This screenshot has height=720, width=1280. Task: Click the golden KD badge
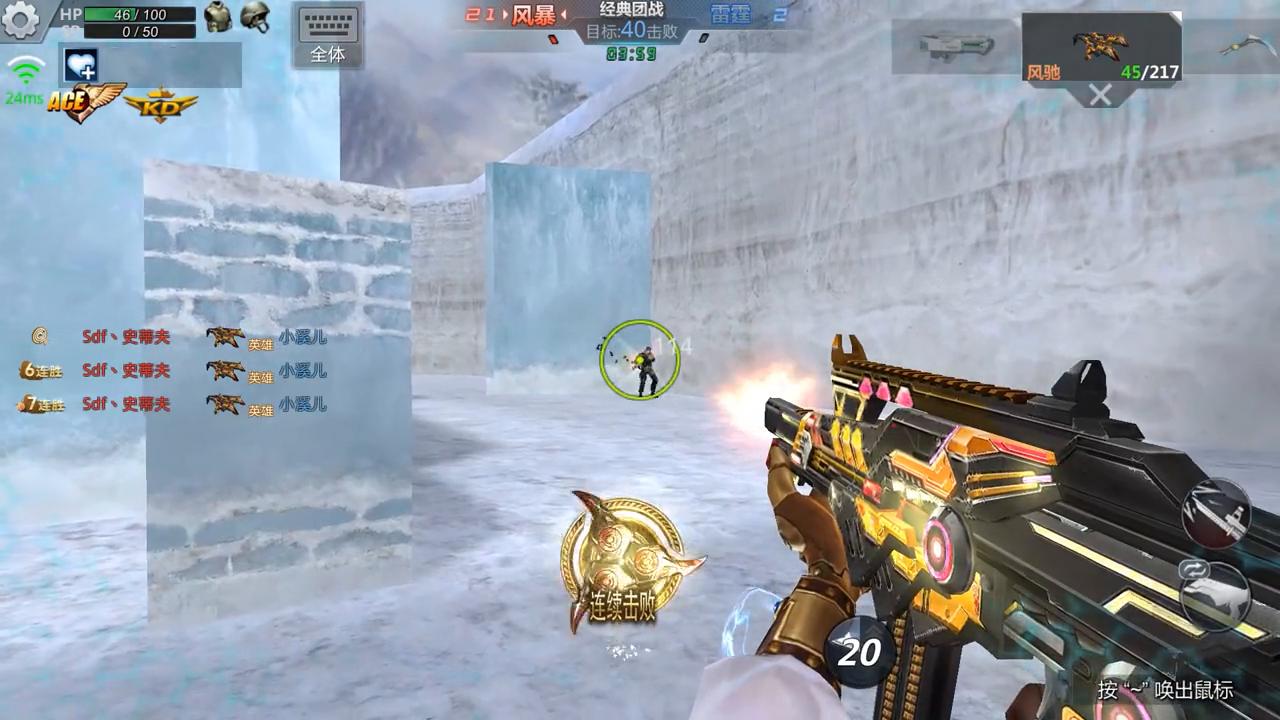tap(160, 104)
